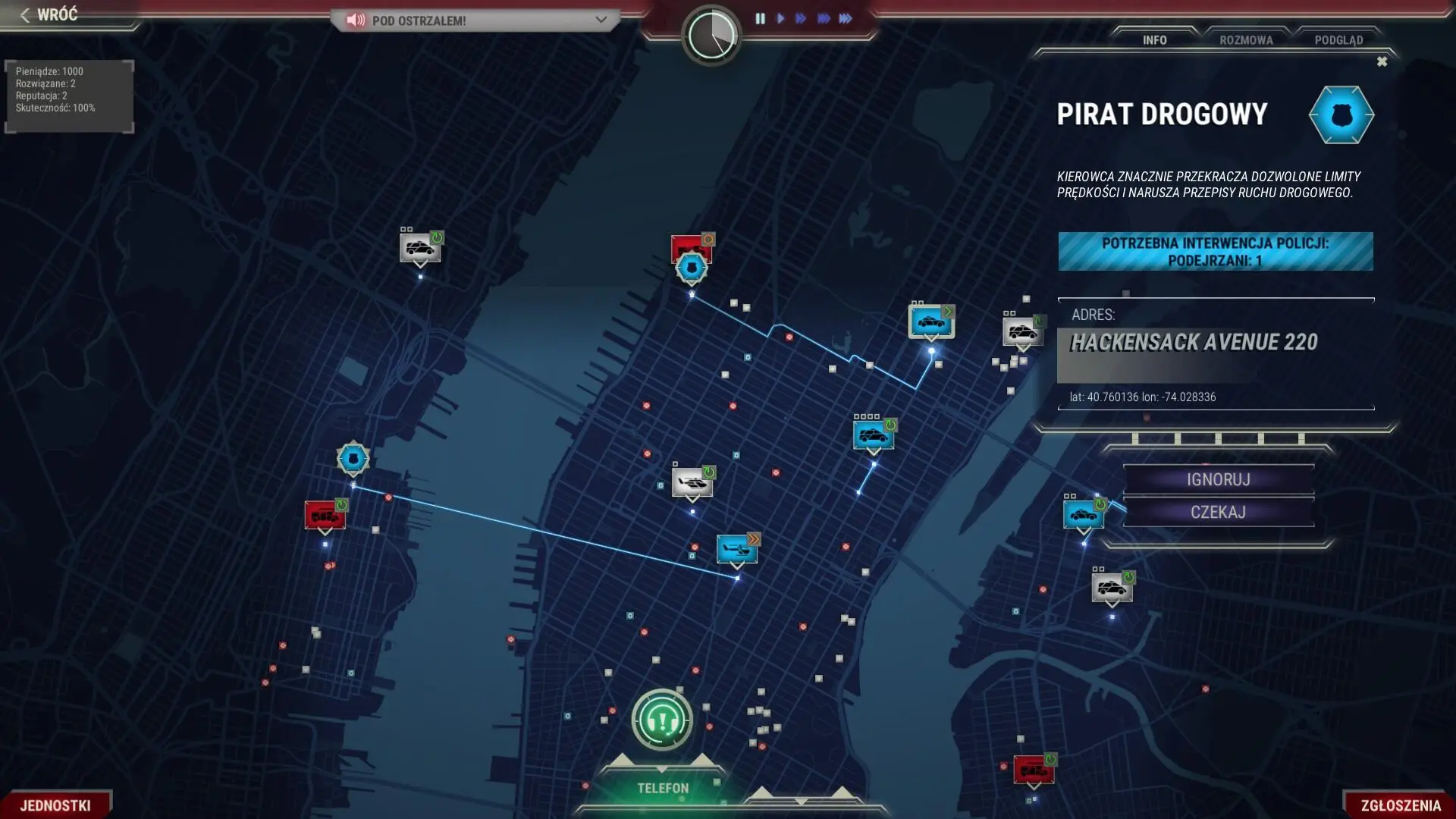Open the PODGLĄD tab
Viewport: 1456px width, 819px height.
tap(1341, 39)
